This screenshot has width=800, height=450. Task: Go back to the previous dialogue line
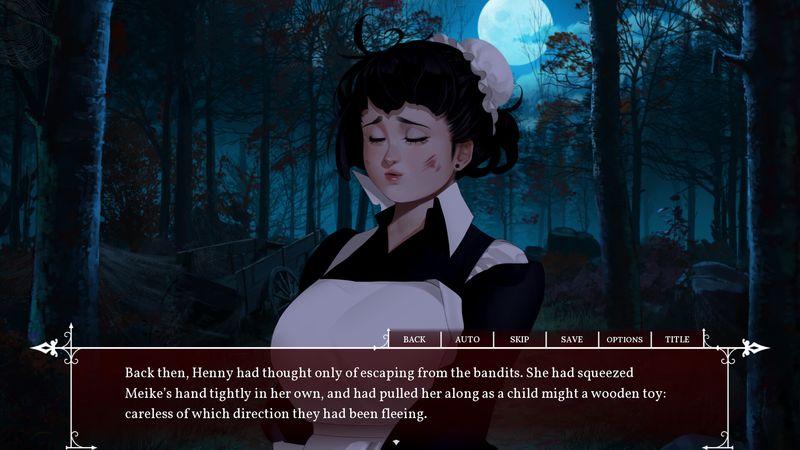[x=414, y=339]
